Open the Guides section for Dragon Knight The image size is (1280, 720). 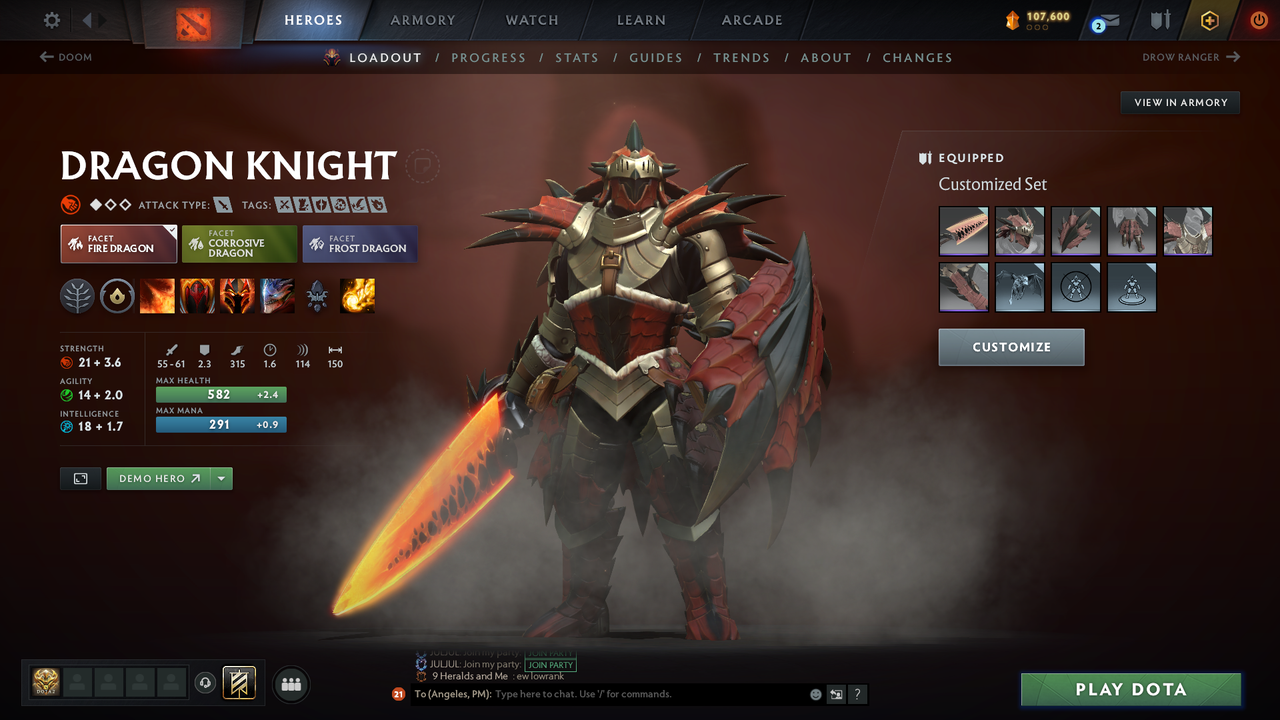click(x=656, y=57)
